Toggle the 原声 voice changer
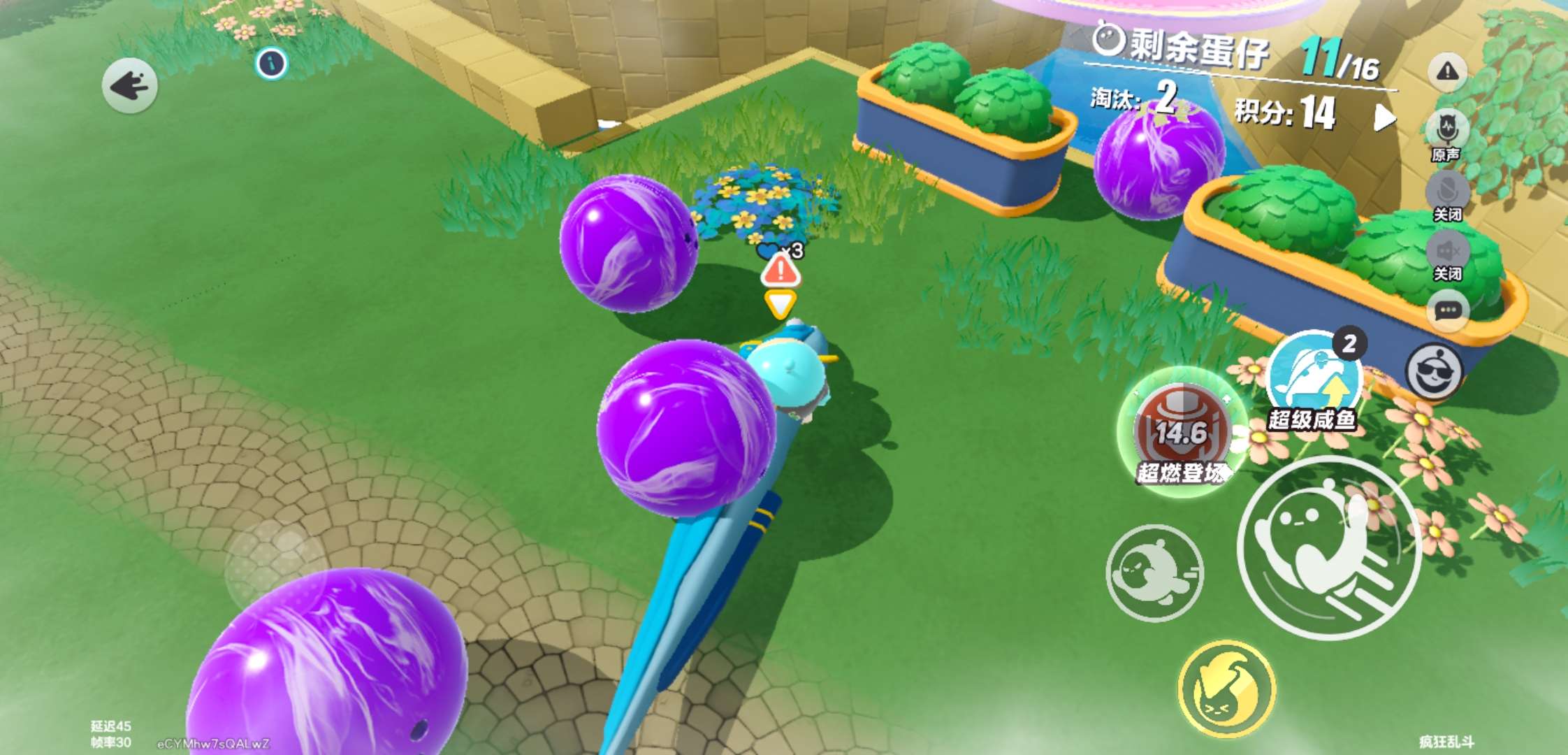The height and width of the screenshot is (755, 1568). pyautogui.click(x=1446, y=130)
